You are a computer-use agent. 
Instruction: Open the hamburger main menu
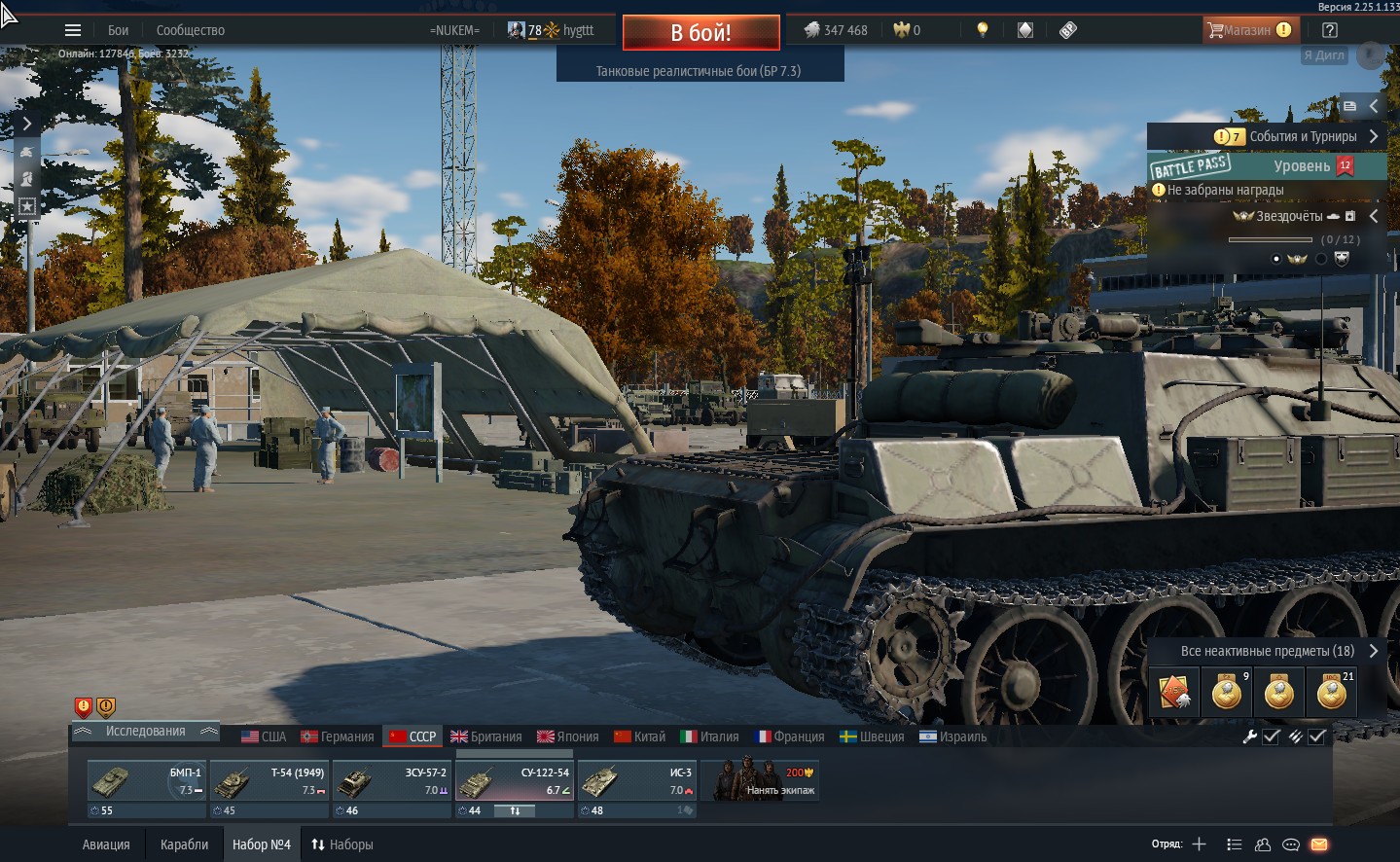[x=73, y=30]
